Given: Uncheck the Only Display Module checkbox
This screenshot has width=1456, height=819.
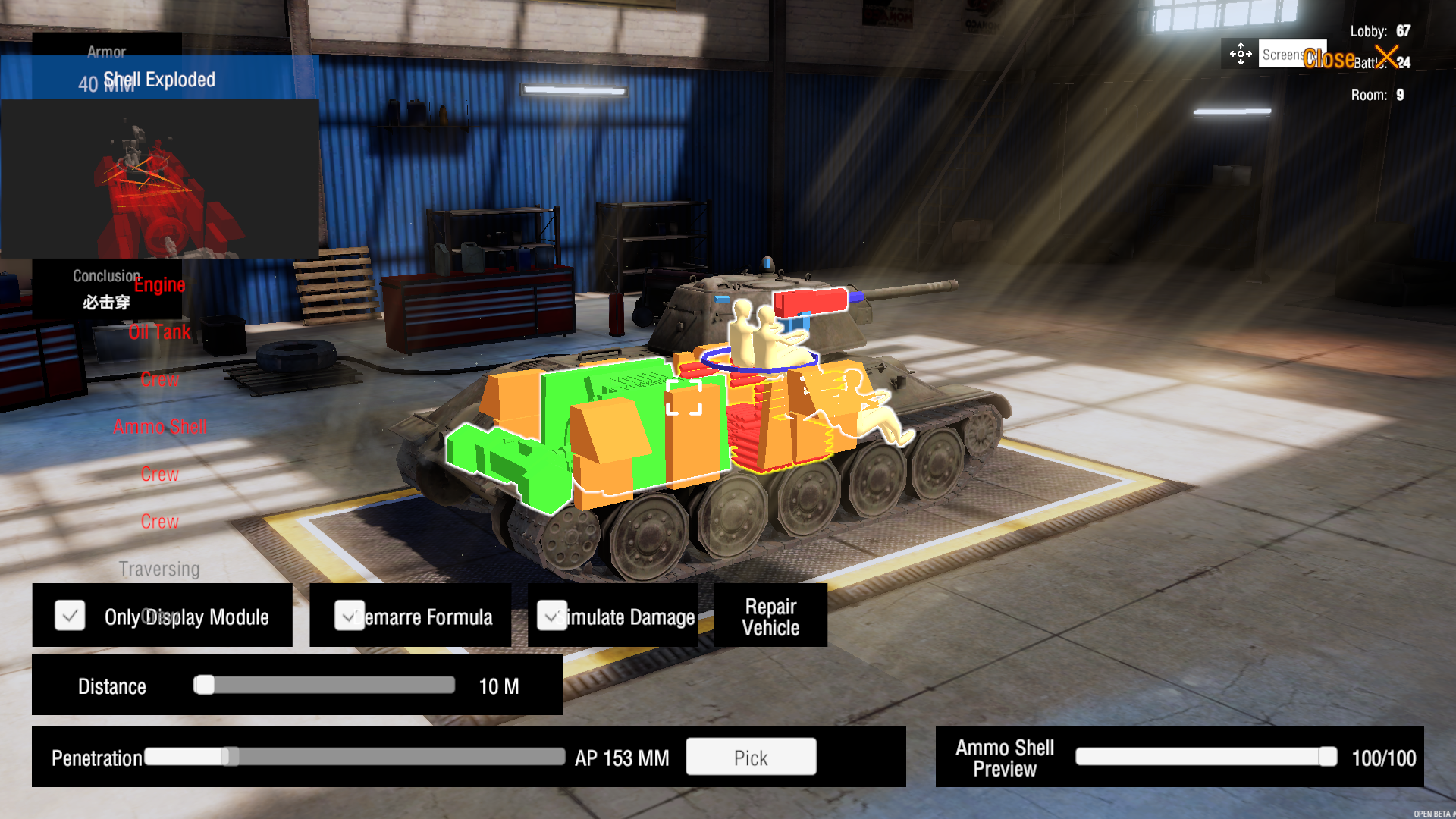Looking at the screenshot, I should (70, 616).
